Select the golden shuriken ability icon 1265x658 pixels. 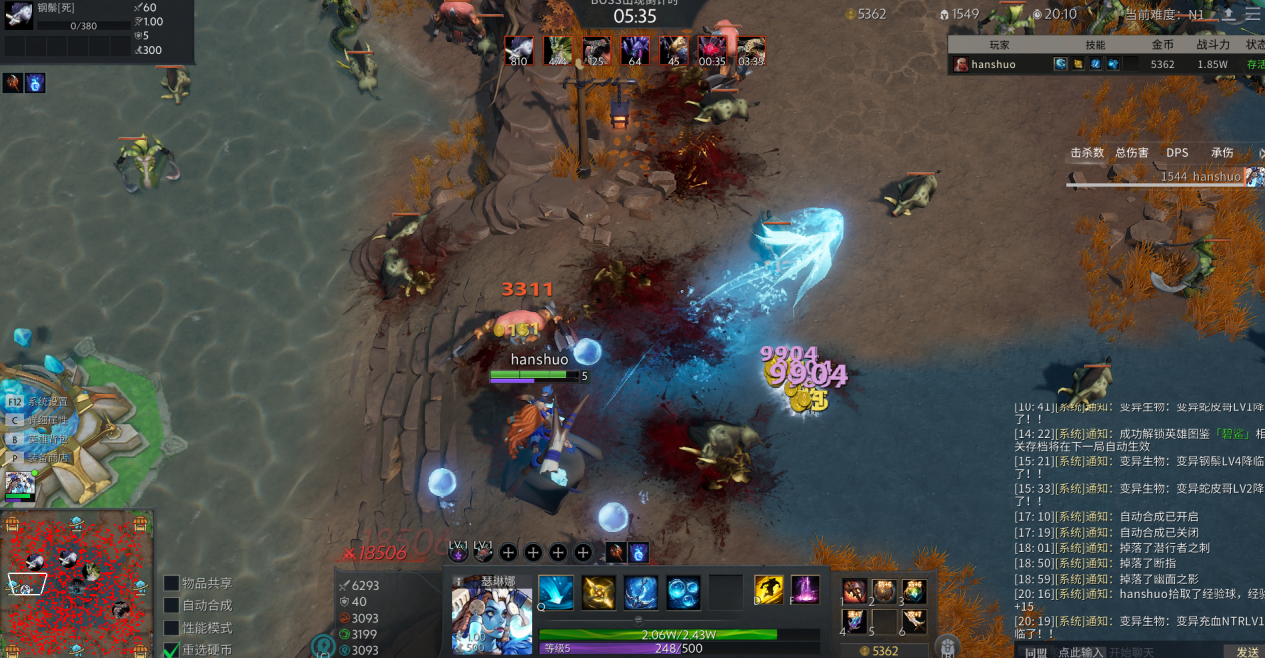(599, 592)
